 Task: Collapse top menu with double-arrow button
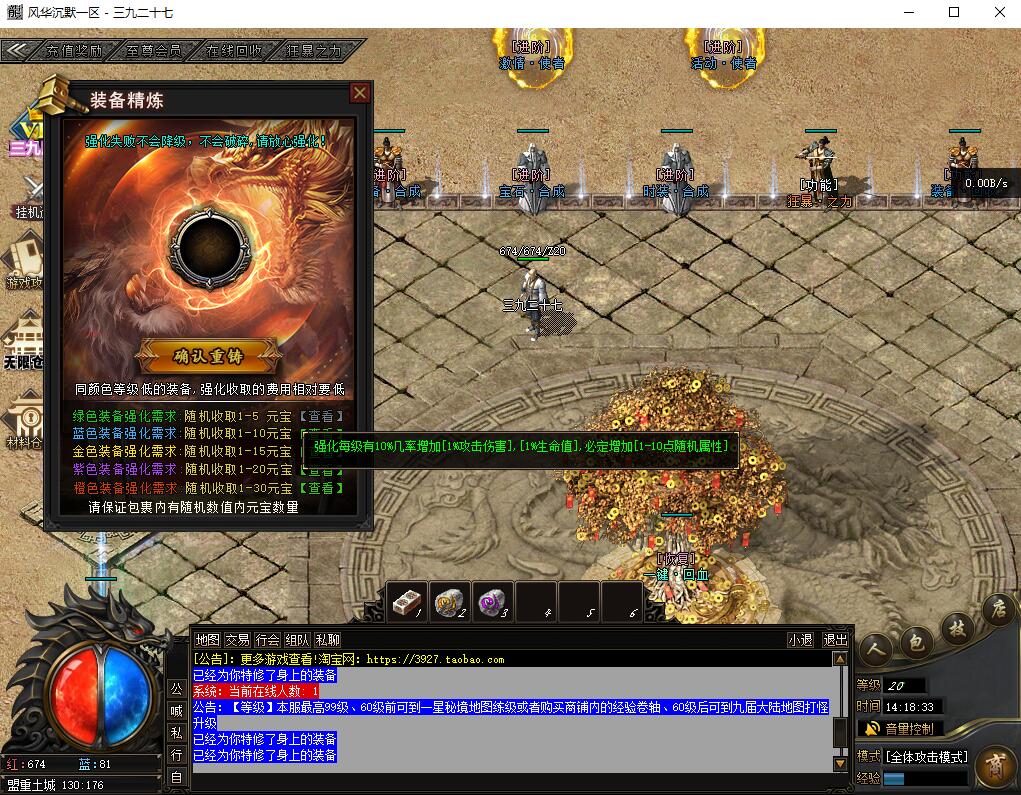click(x=15, y=50)
